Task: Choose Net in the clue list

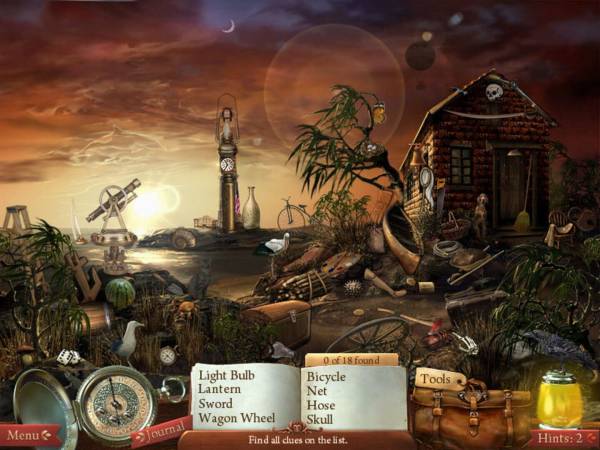Action: click(x=316, y=391)
